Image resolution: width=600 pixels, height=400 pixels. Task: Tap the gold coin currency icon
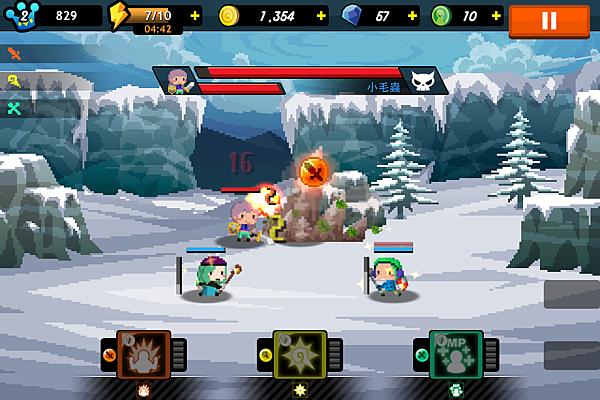pyautogui.click(x=228, y=16)
